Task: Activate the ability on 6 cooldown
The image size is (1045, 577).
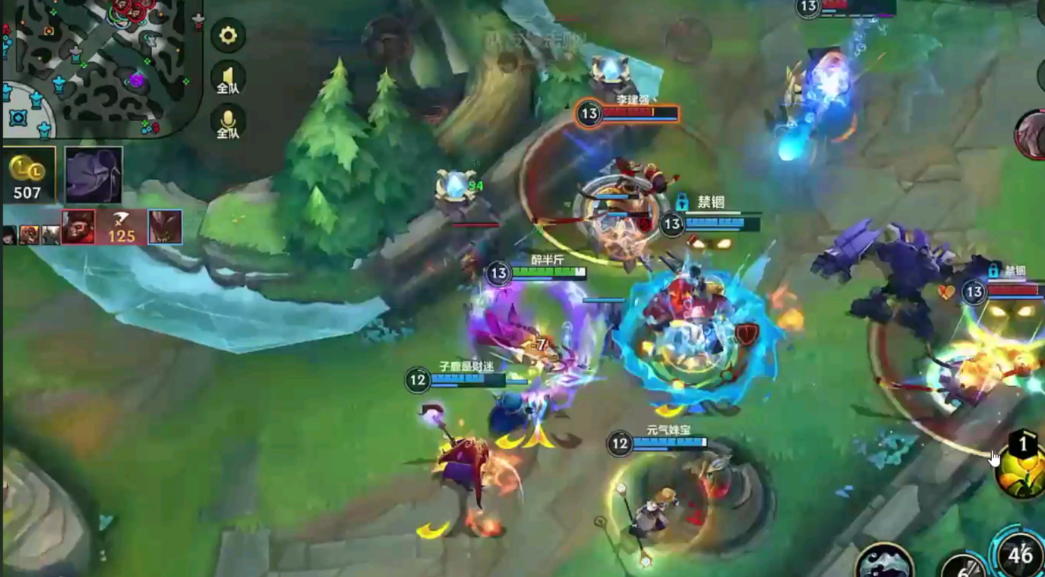Action: pos(962,567)
